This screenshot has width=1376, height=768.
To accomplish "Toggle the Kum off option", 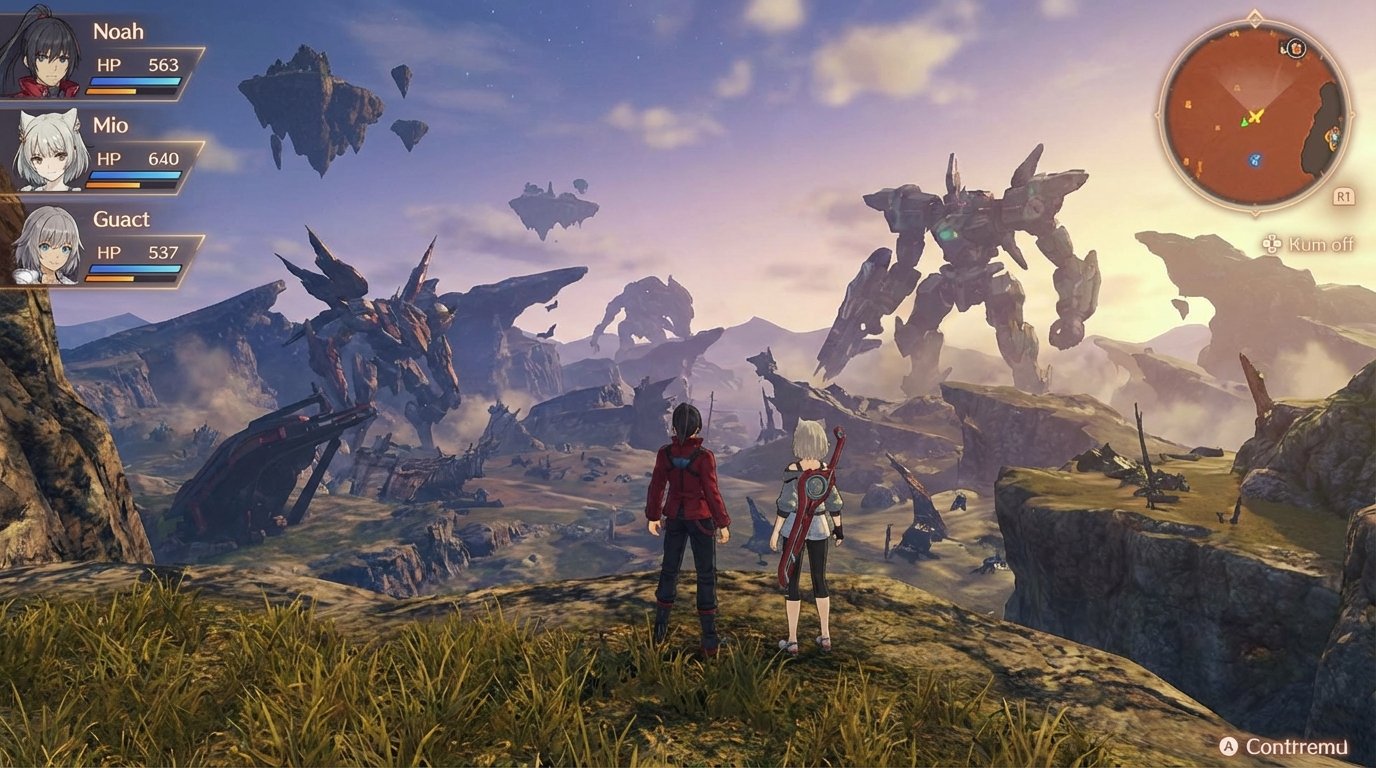I will coord(1321,243).
